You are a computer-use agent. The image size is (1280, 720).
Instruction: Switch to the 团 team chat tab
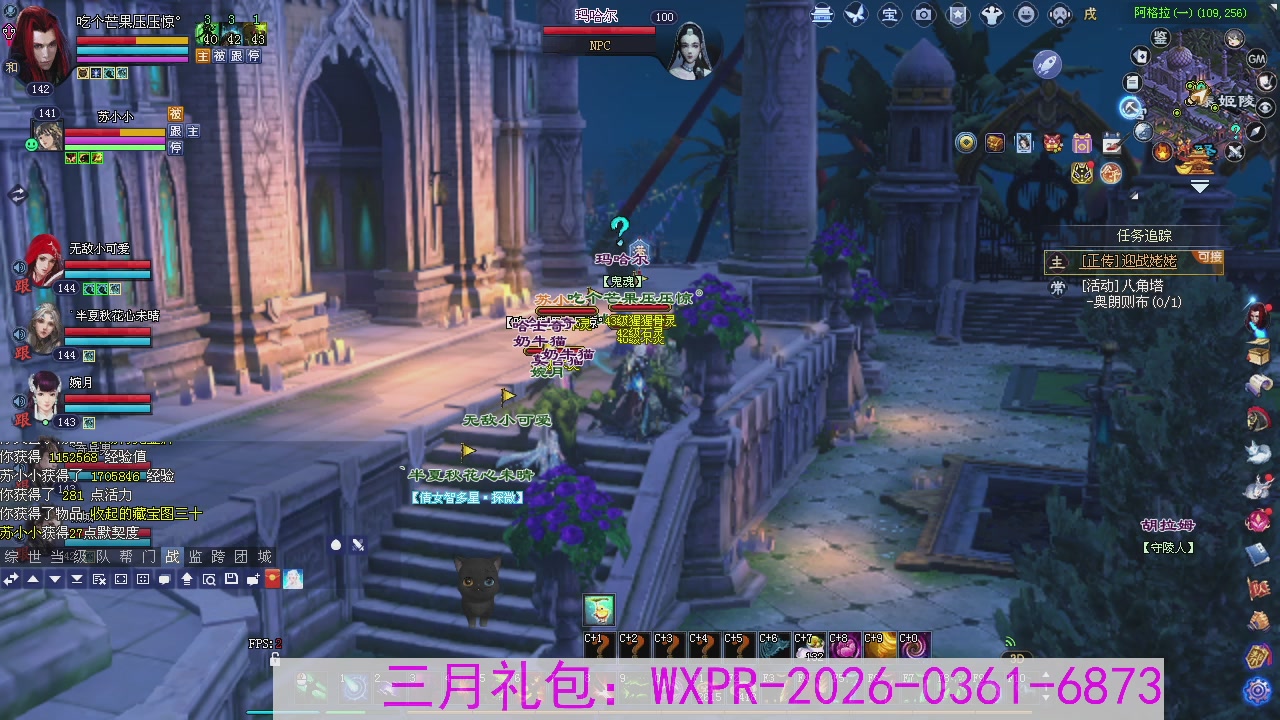click(239, 557)
